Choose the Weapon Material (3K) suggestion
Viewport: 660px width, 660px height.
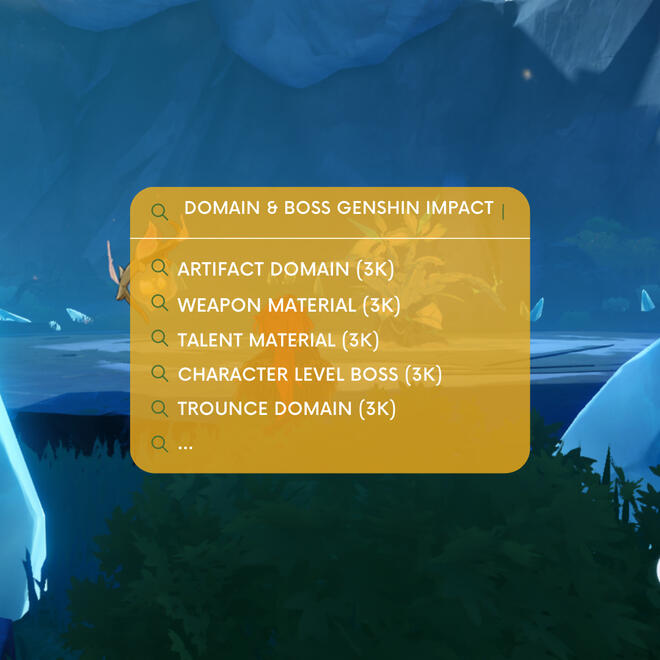[x=288, y=304]
